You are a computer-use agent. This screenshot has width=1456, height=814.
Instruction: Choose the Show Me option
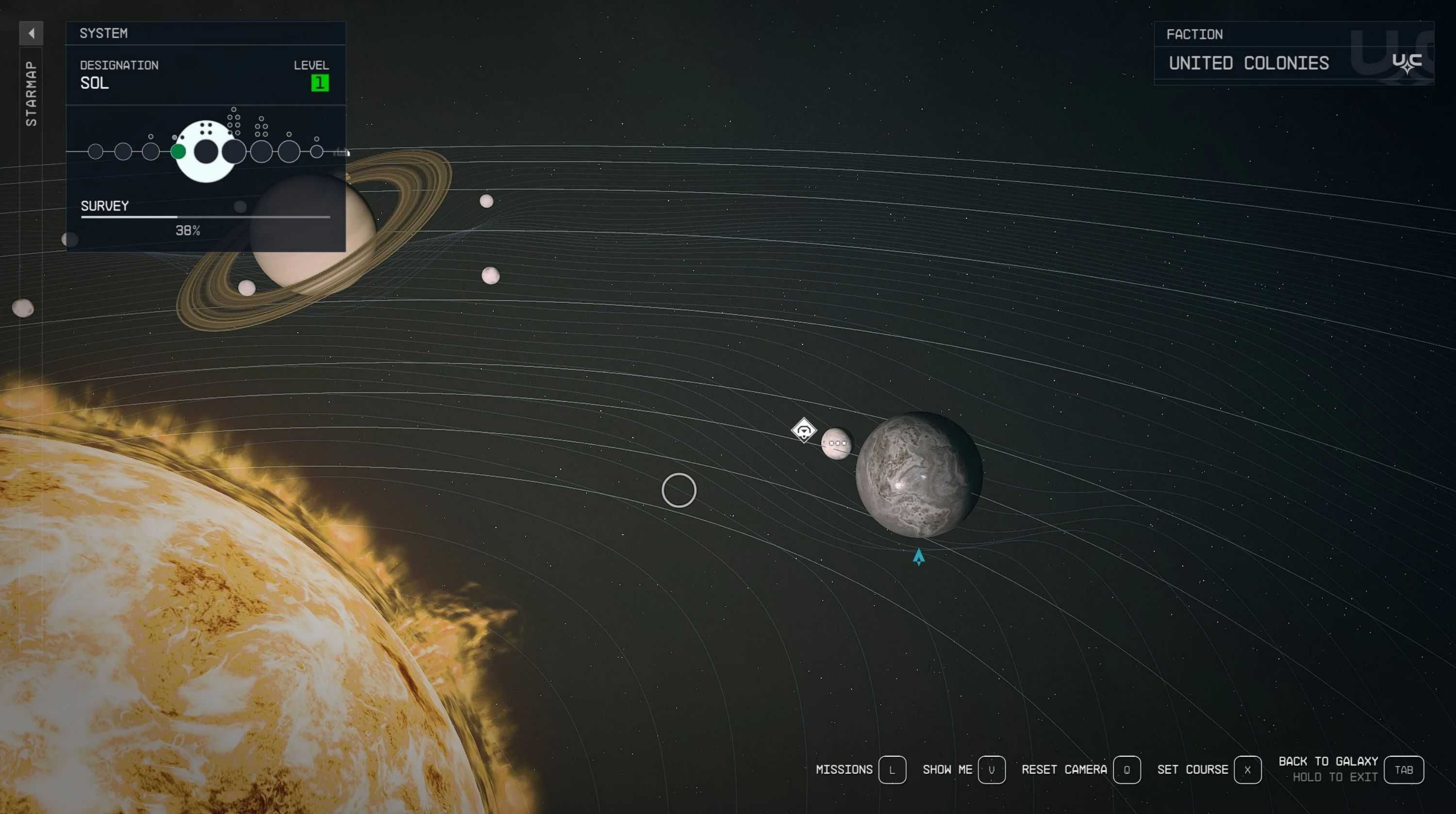pos(992,769)
